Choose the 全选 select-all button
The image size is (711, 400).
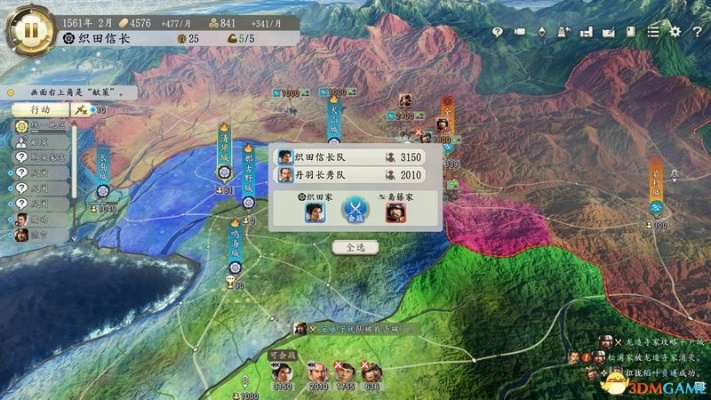click(x=356, y=245)
